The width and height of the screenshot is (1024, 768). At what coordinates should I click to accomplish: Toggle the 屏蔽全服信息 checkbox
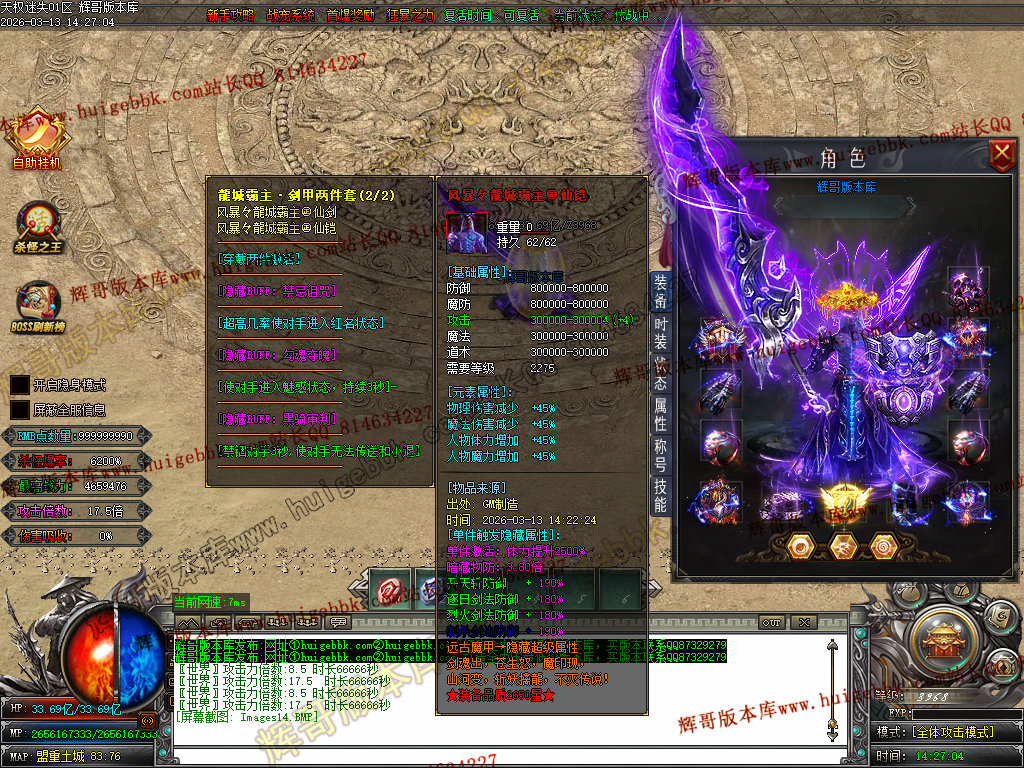point(19,410)
